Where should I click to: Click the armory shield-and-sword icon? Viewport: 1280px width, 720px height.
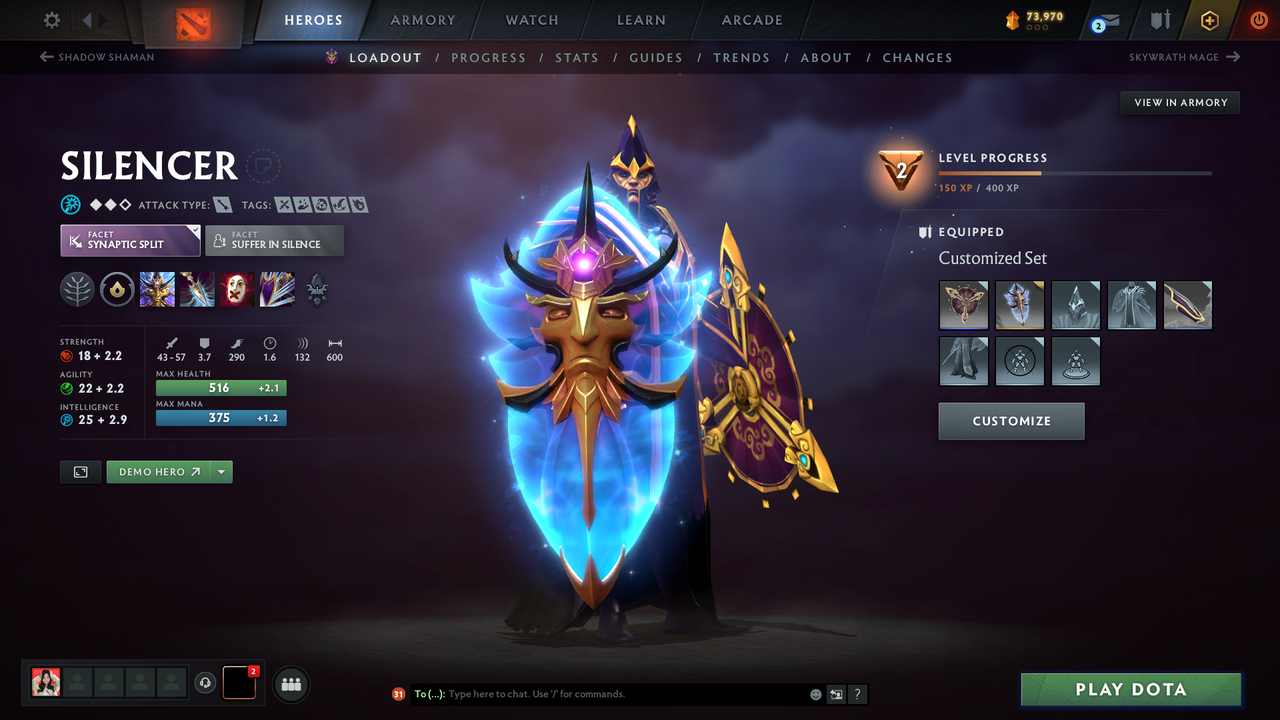pos(1160,19)
